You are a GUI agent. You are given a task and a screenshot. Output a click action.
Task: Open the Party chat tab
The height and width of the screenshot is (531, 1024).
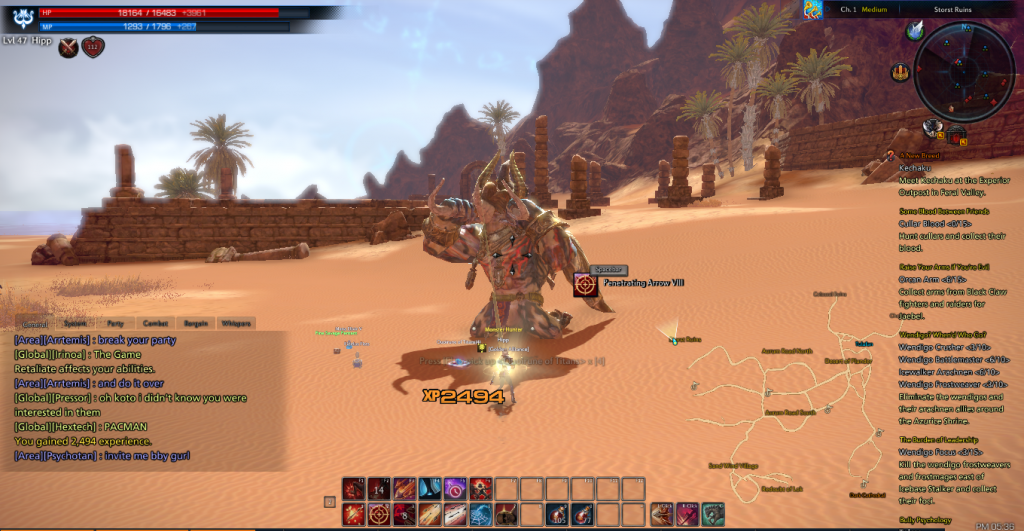tap(115, 323)
